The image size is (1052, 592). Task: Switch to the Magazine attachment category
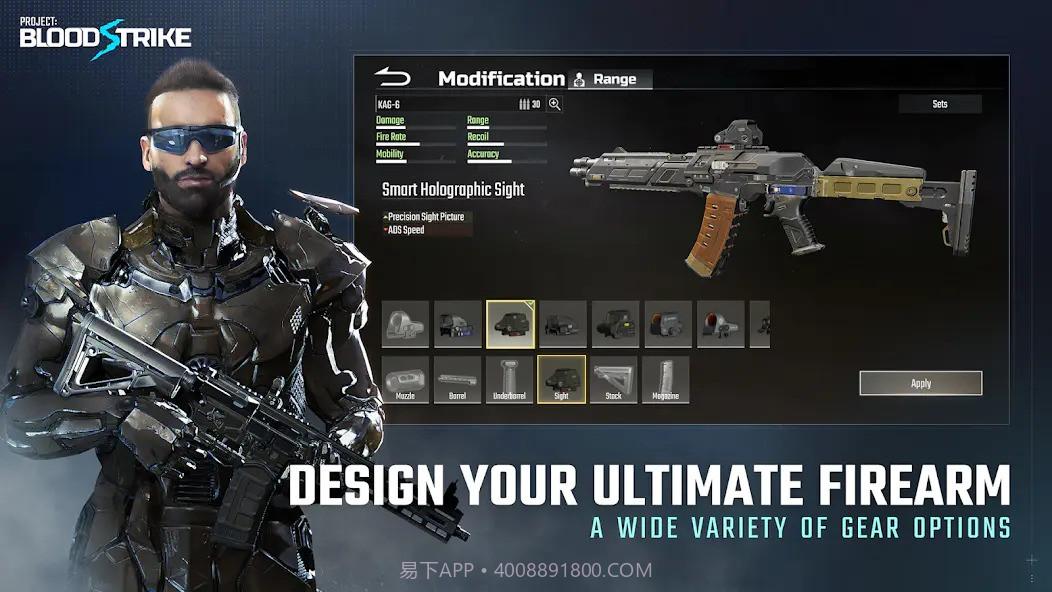665,380
